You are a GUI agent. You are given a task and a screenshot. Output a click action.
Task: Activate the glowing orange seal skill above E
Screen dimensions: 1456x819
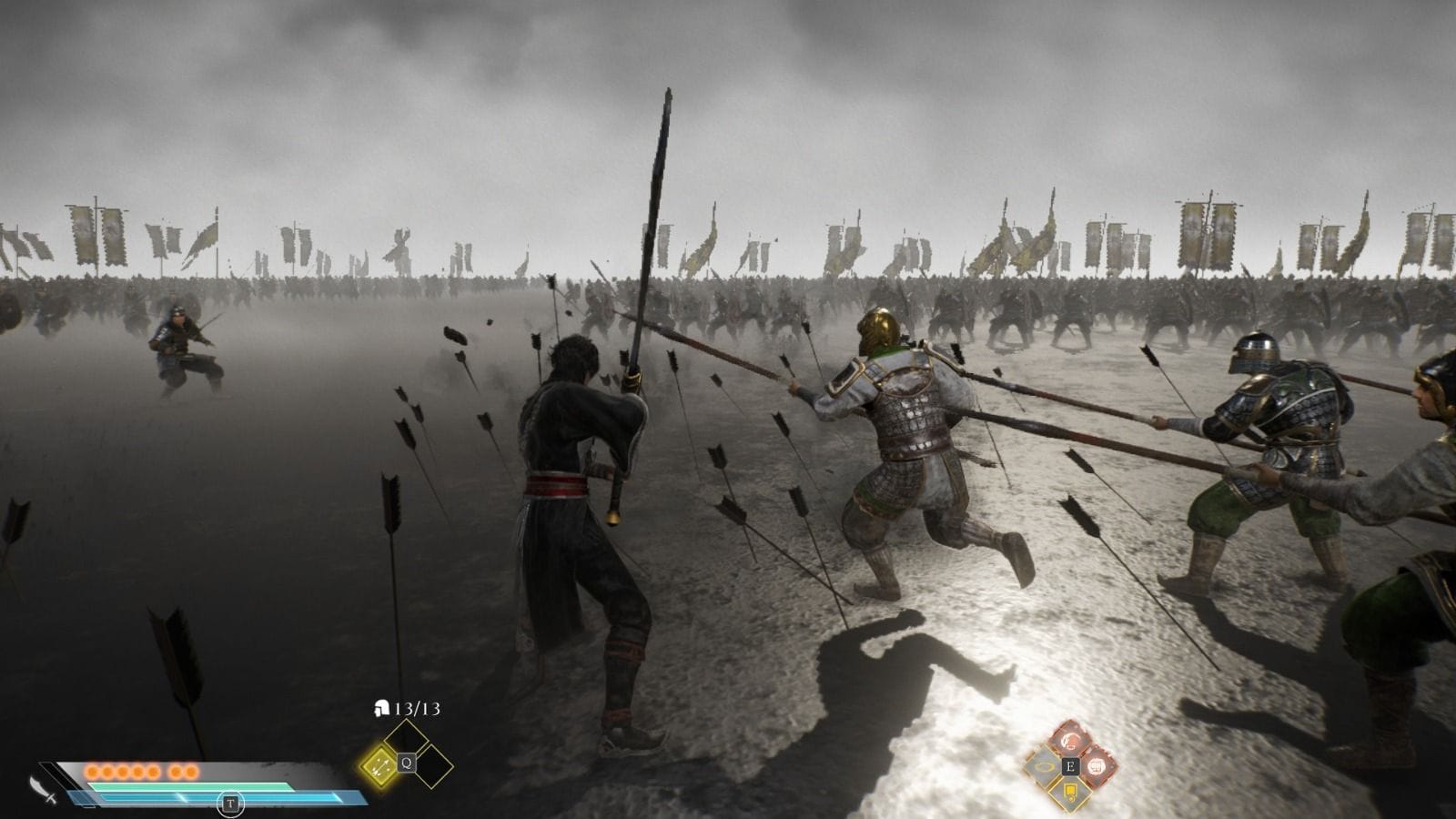tap(1070, 740)
